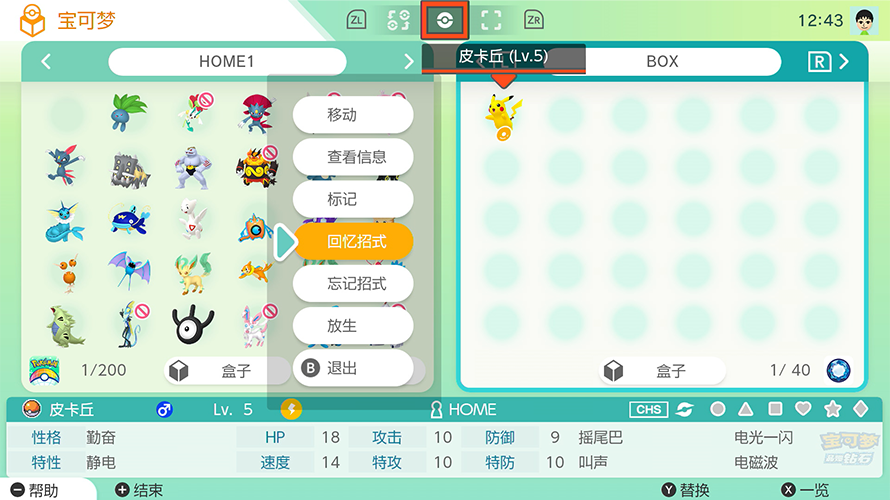Image resolution: width=890 pixels, height=500 pixels.
Task: Choose 查看信息 to view info
Action: 353,157
